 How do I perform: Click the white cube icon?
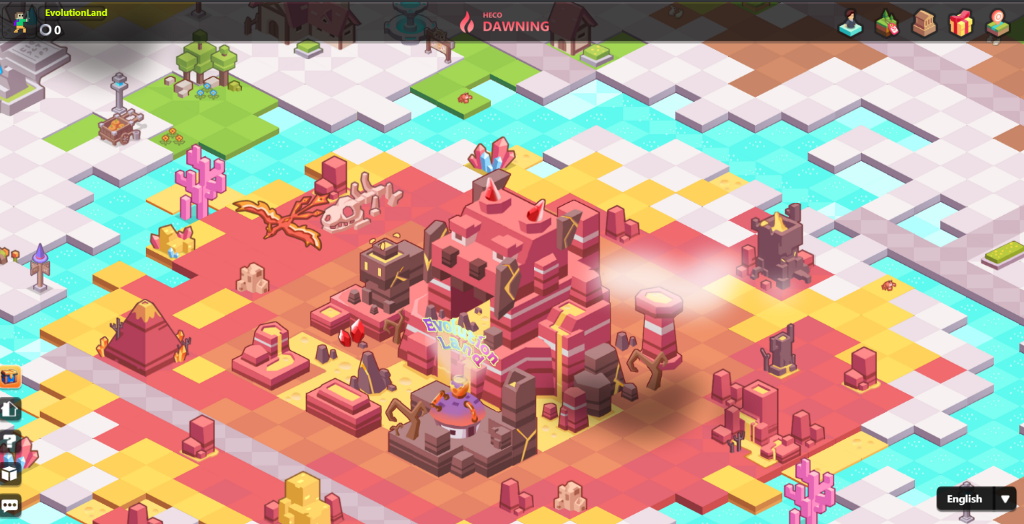point(11,473)
